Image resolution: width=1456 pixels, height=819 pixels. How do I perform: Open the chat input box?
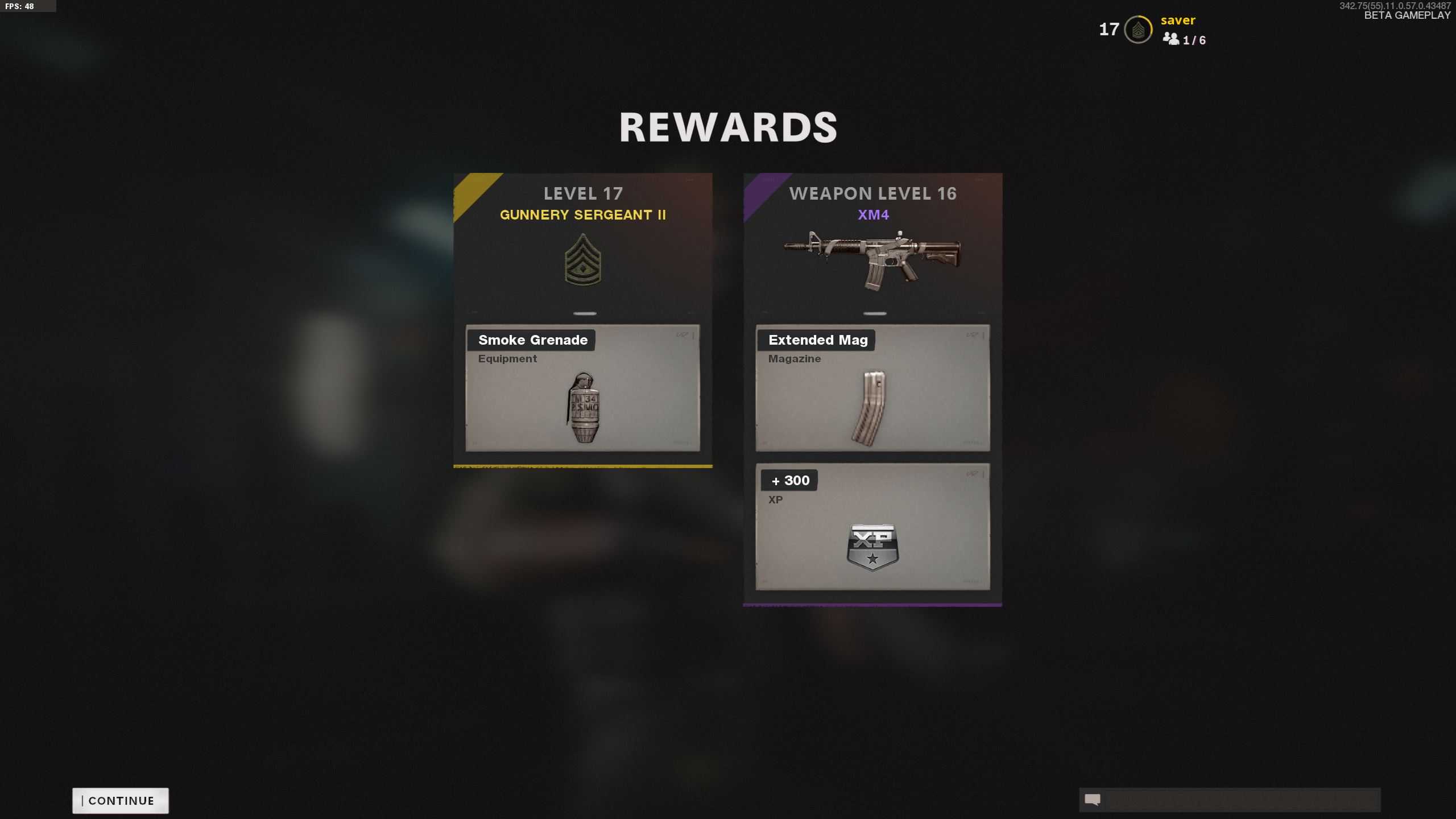coord(1240,800)
